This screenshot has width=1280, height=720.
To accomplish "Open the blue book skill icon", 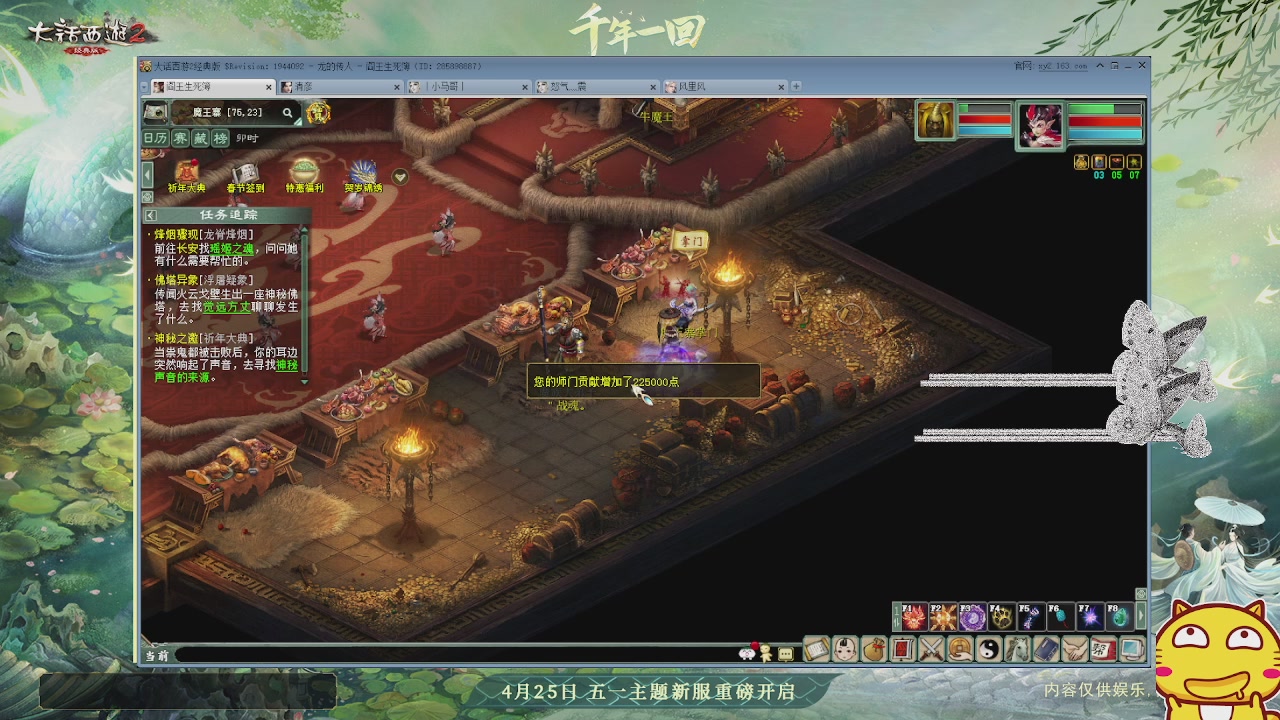I will [1046, 650].
